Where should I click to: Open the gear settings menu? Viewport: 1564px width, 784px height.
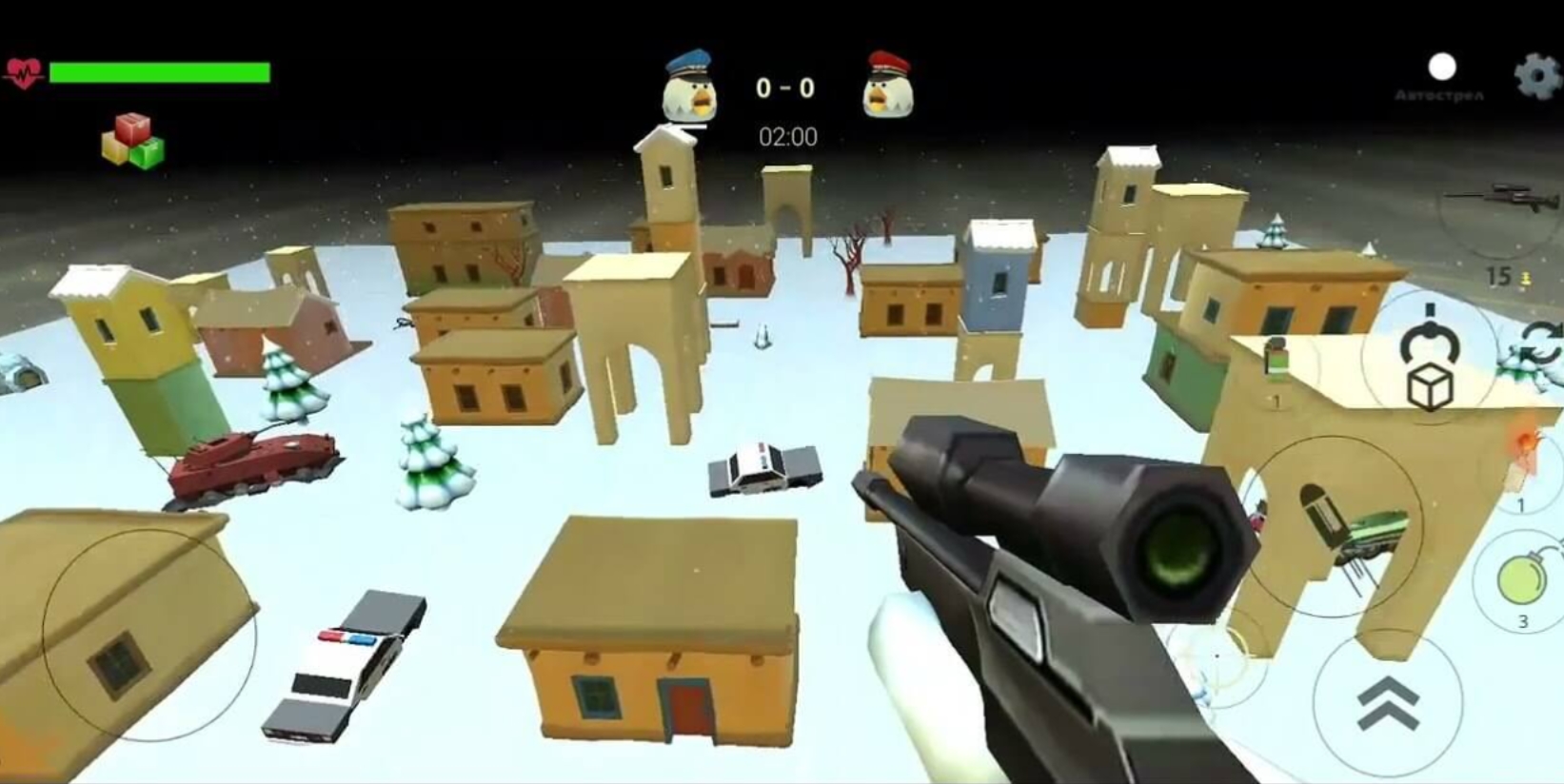[1537, 76]
